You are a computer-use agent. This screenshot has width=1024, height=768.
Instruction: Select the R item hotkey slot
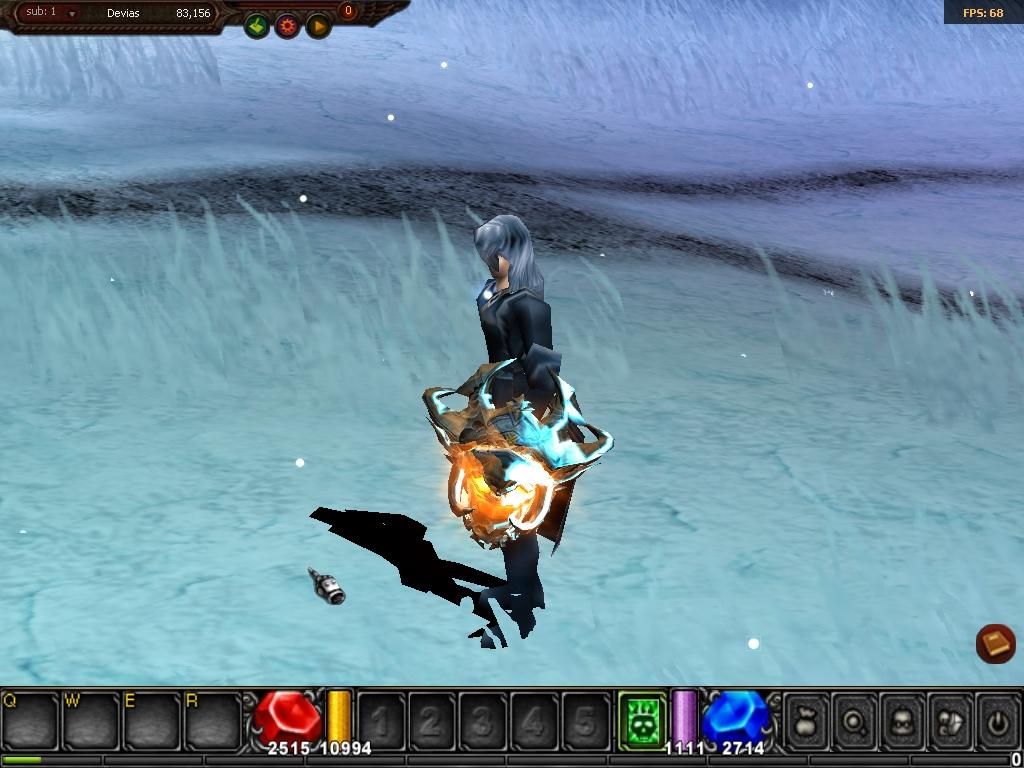click(212, 720)
